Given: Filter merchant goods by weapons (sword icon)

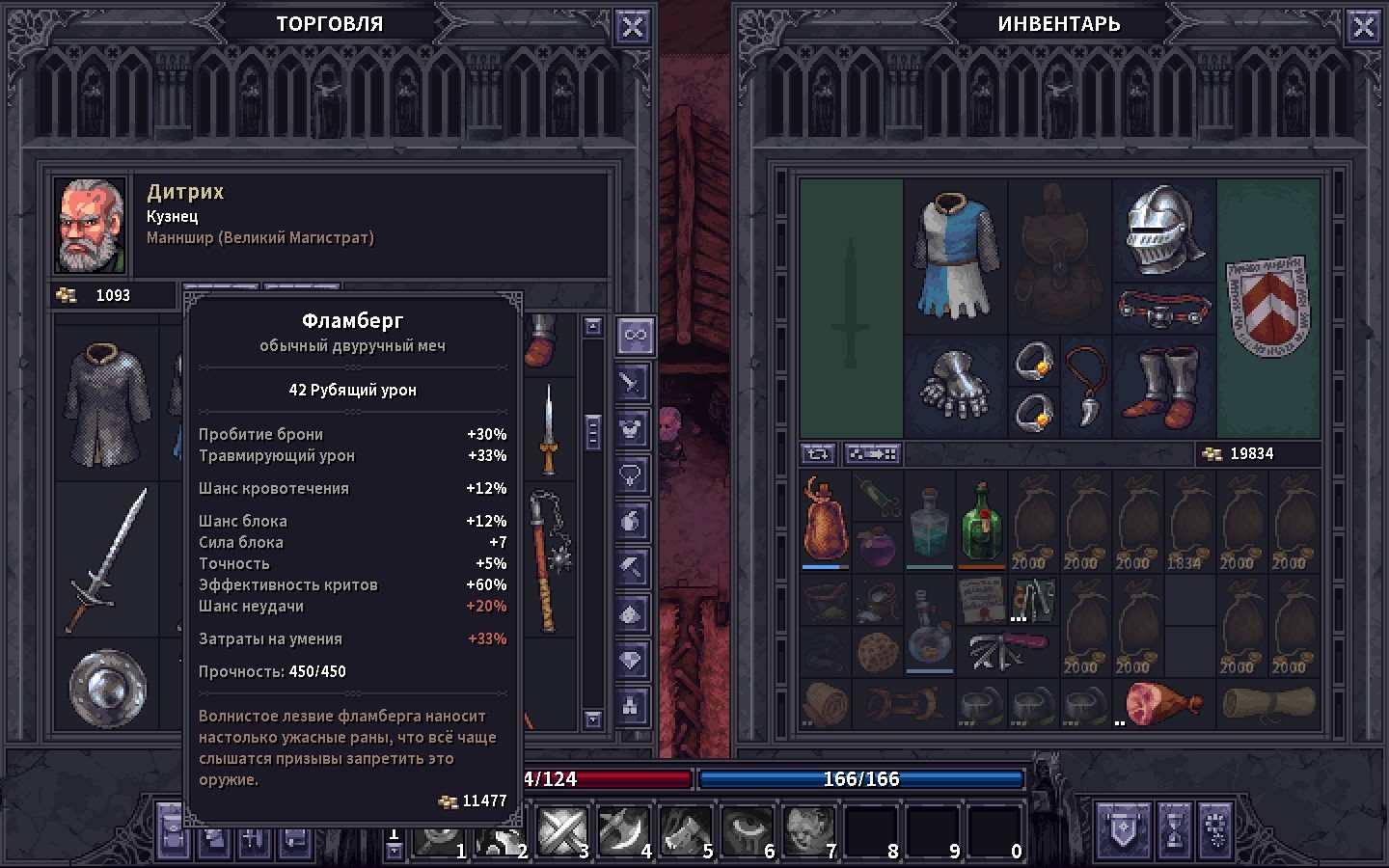Looking at the screenshot, I should point(633,383).
